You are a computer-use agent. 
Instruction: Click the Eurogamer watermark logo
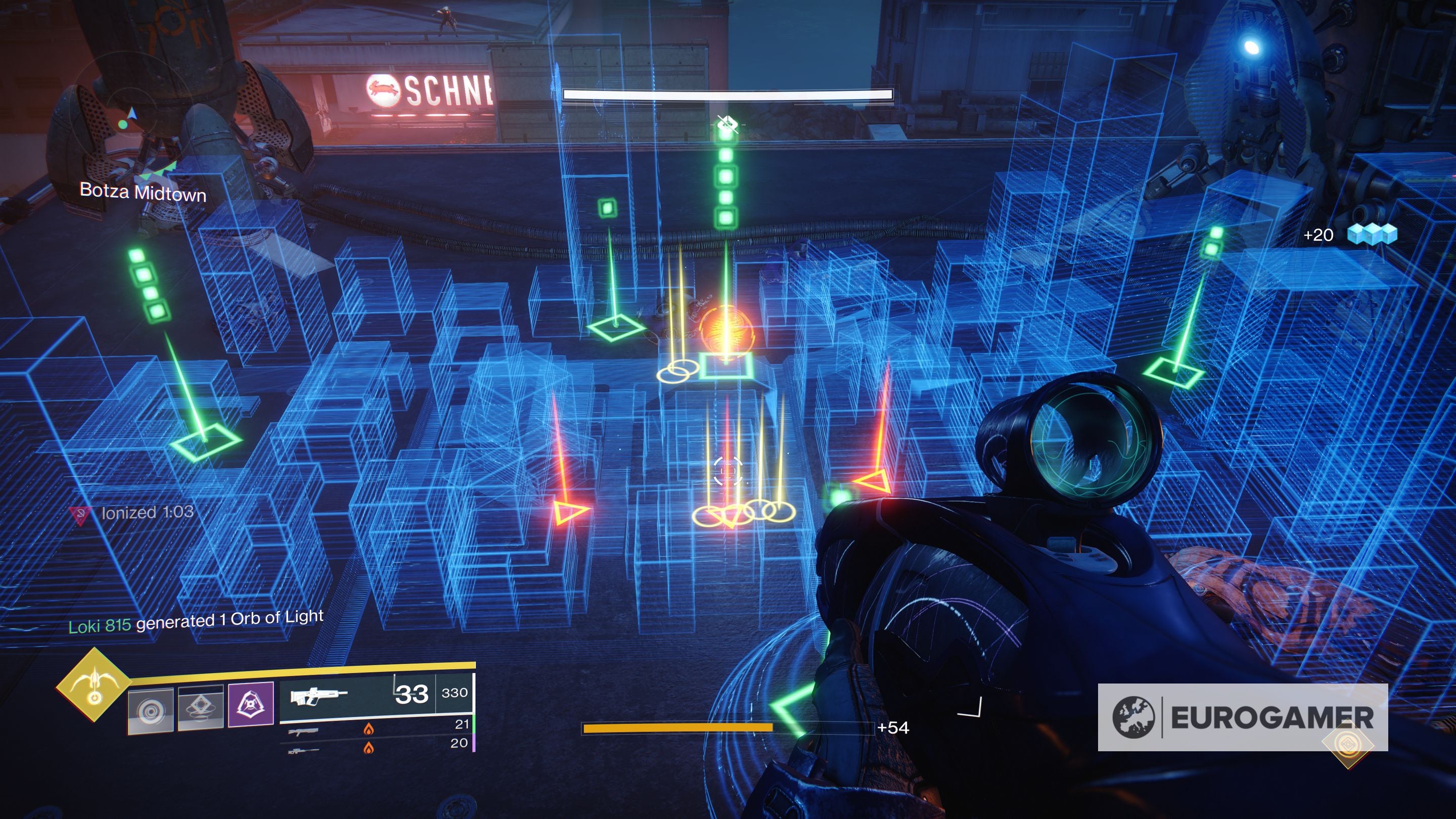pyautogui.click(x=1242, y=717)
